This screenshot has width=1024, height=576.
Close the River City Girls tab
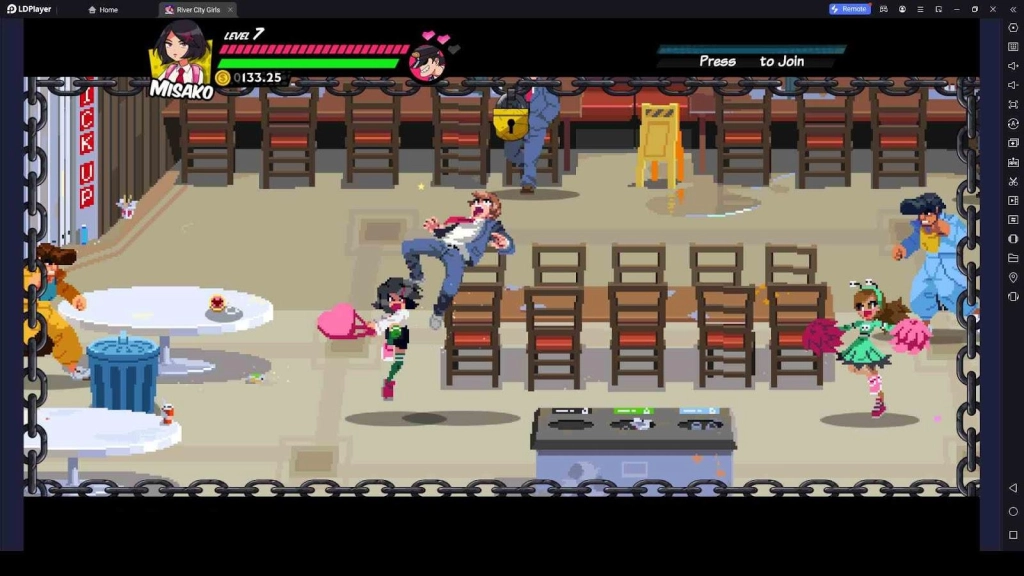(230, 9)
